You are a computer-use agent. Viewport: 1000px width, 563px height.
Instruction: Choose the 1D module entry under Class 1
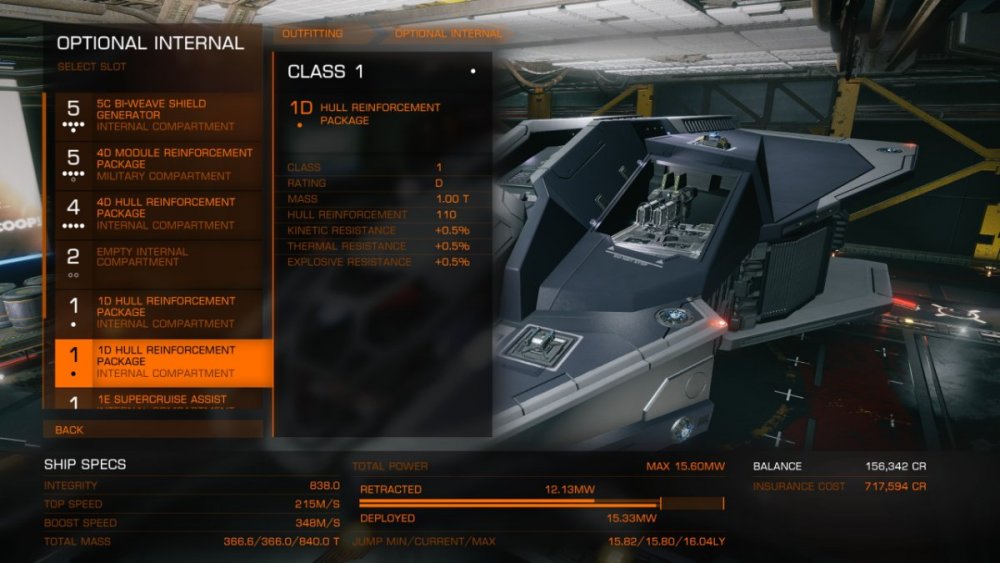click(380, 114)
